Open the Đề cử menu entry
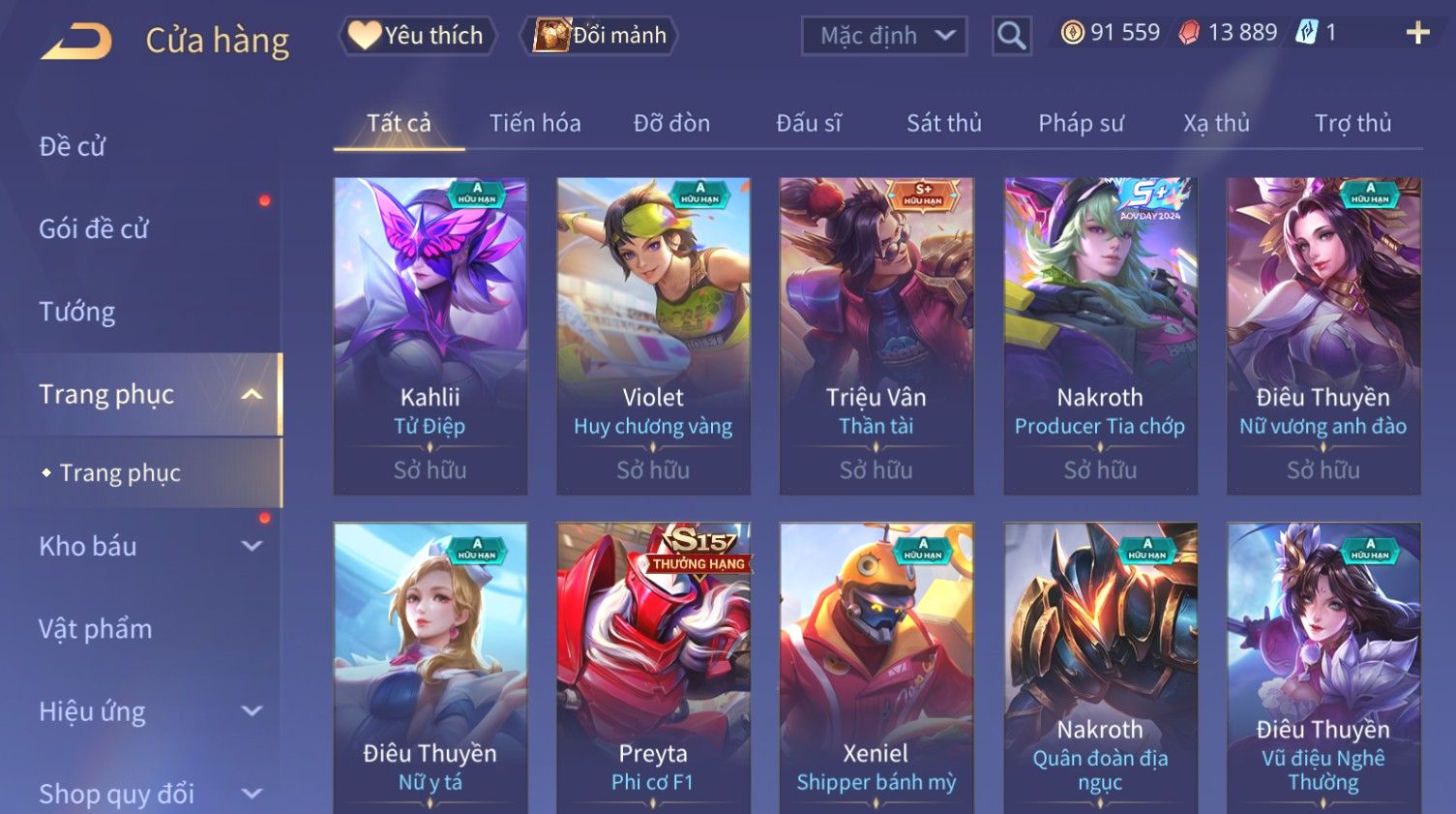This screenshot has height=814, width=1456. (73, 146)
